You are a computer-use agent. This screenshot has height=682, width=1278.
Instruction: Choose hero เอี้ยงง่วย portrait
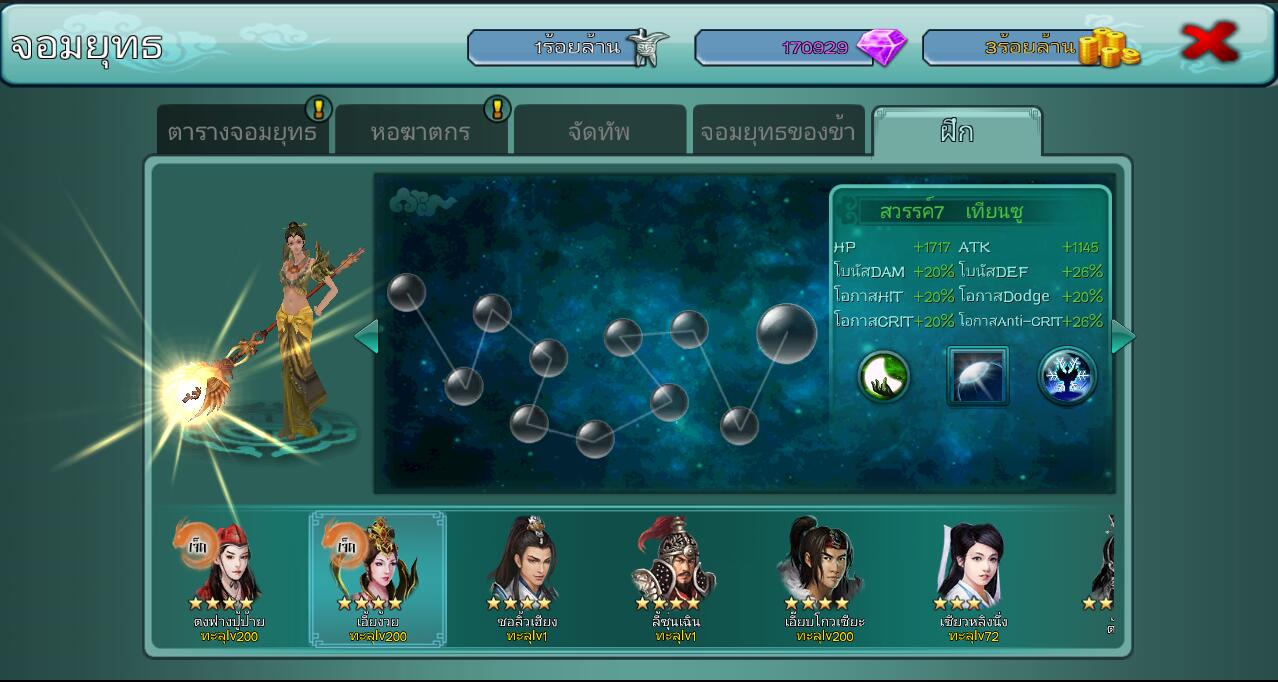(377, 560)
